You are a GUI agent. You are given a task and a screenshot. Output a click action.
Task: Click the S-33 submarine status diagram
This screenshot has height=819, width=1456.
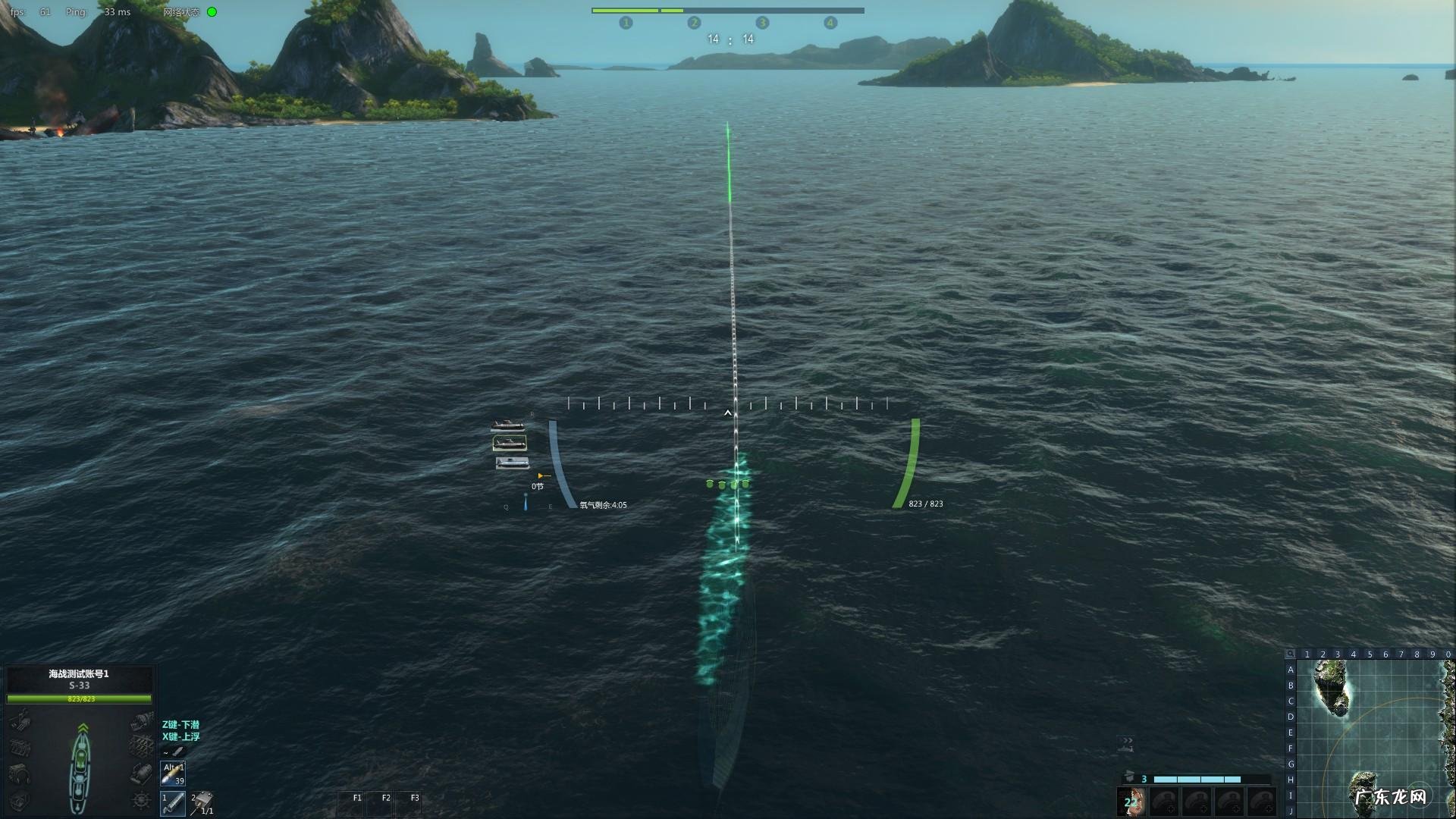81,766
